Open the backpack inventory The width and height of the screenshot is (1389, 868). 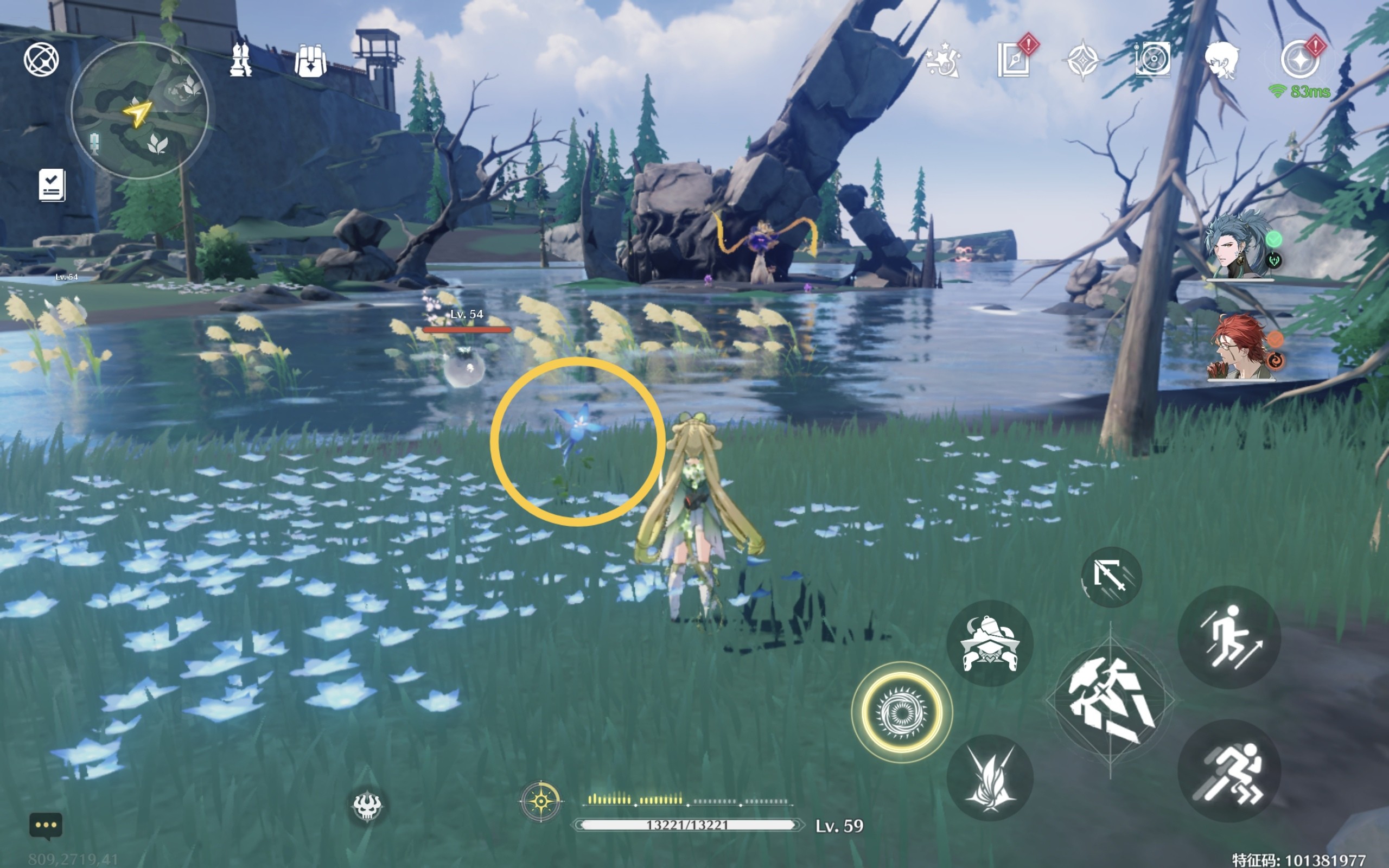point(310,61)
